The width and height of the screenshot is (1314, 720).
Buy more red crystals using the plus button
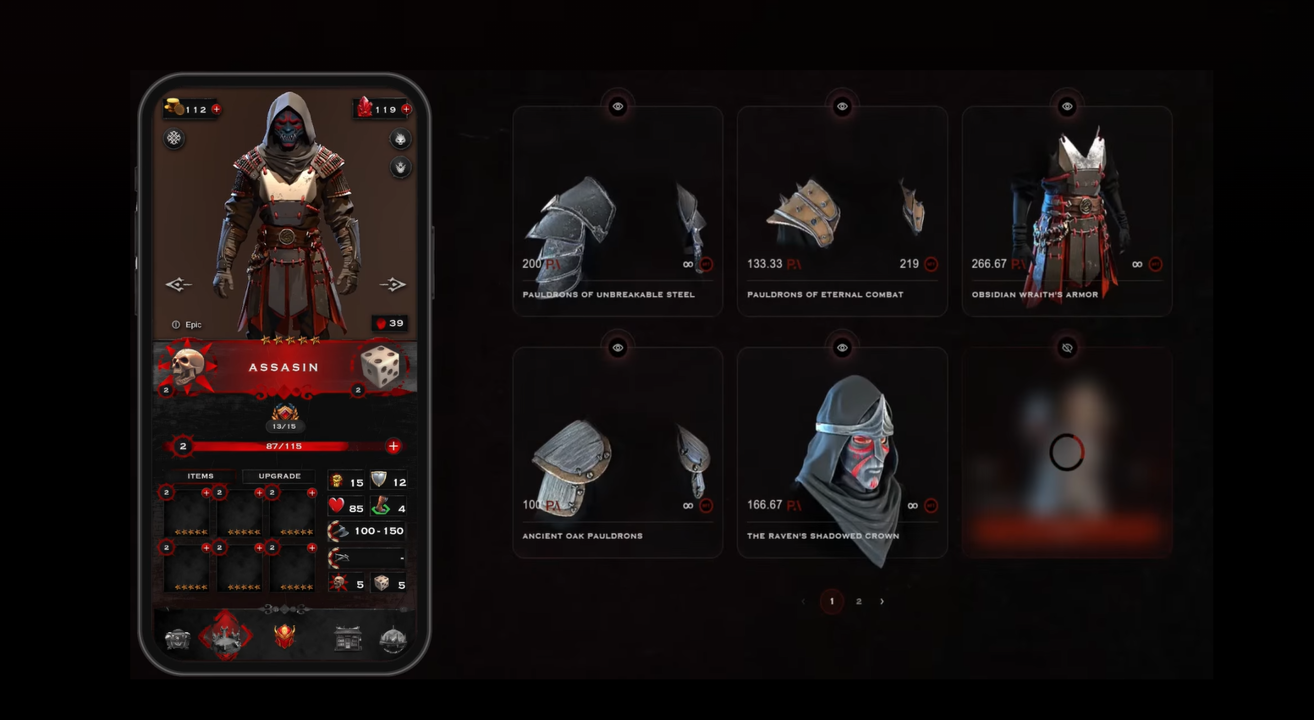(x=406, y=109)
